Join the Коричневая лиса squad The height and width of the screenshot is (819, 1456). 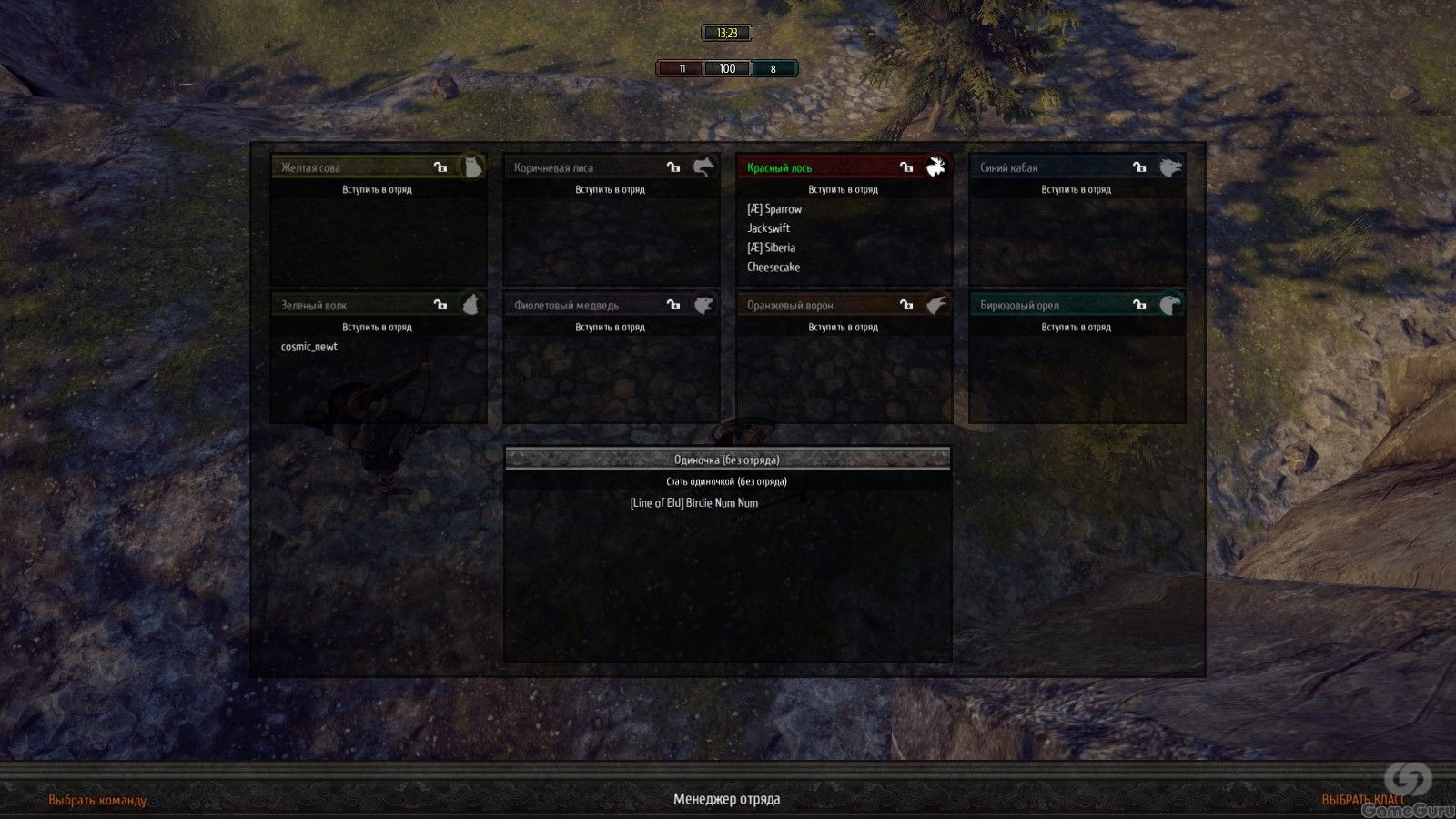(x=610, y=189)
